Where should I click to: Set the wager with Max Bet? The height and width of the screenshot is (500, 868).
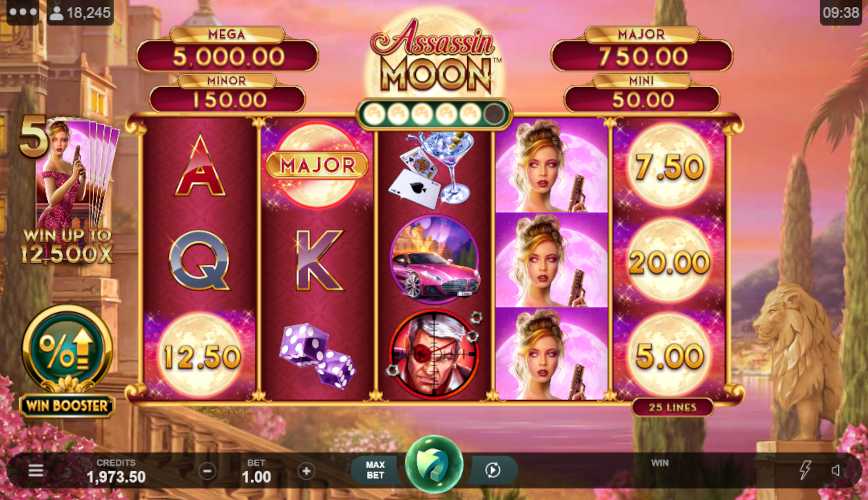375,470
